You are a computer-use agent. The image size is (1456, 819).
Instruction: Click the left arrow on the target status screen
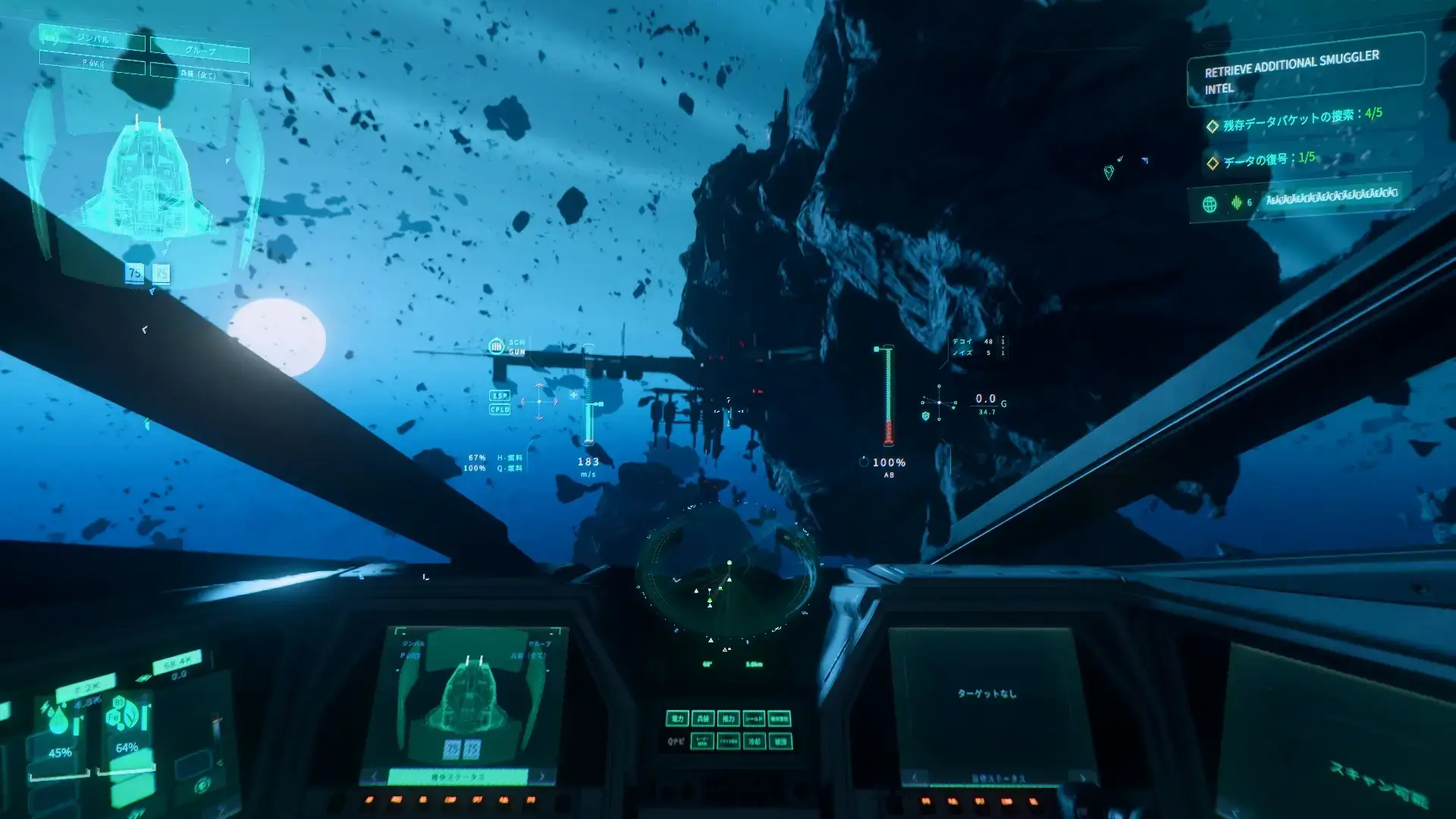click(914, 777)
